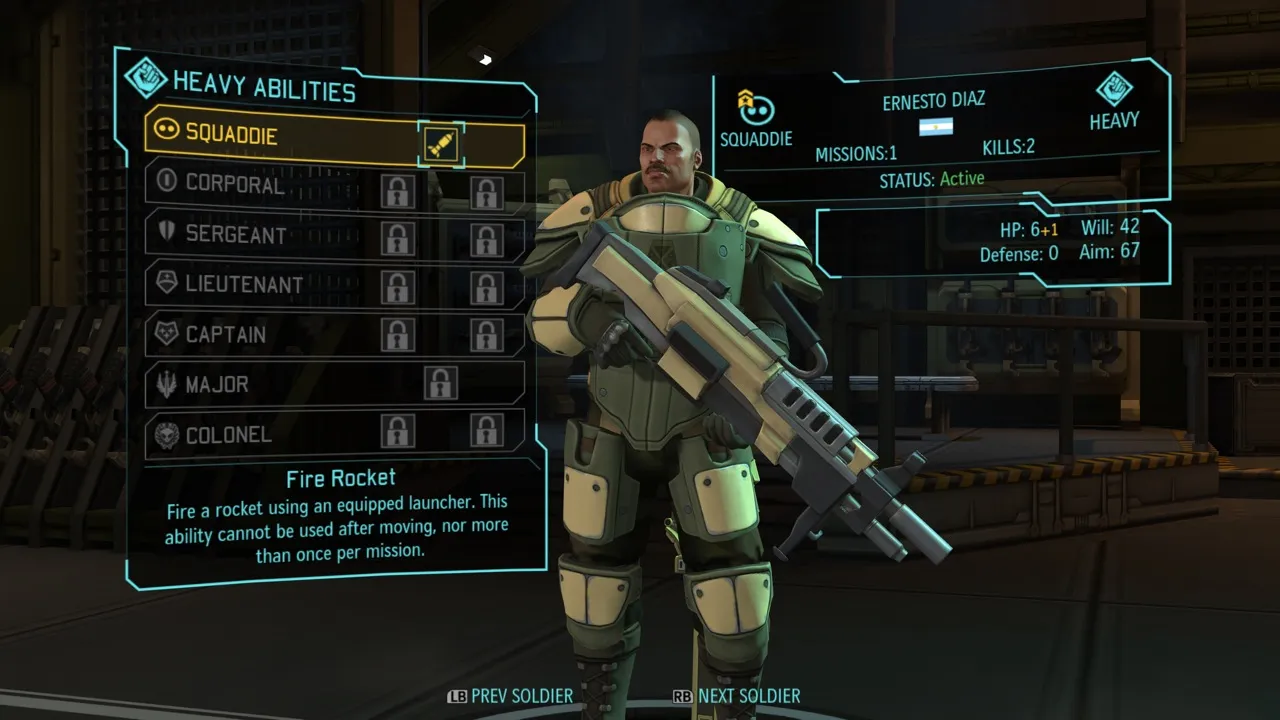Viewport: 1280px width, 720px height.
Task: Switch to the next soldier
Action: (x=737, y=696)
